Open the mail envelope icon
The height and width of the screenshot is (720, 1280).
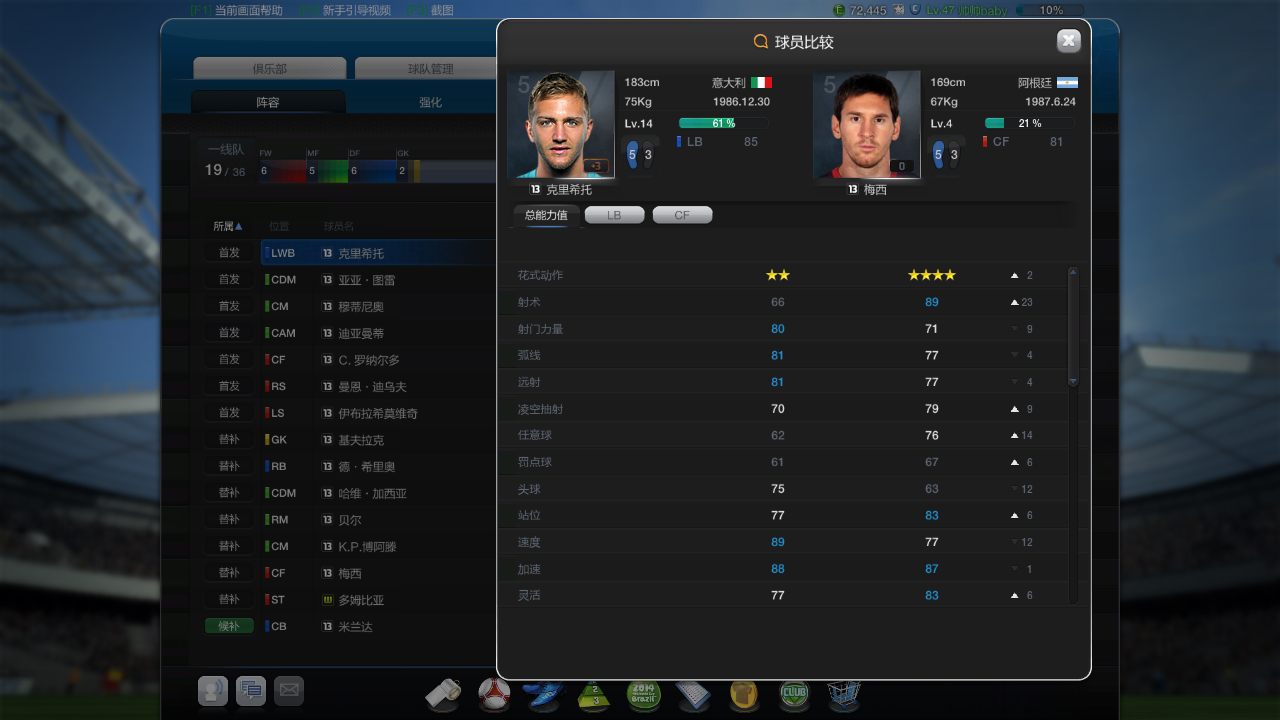(289, 690)
